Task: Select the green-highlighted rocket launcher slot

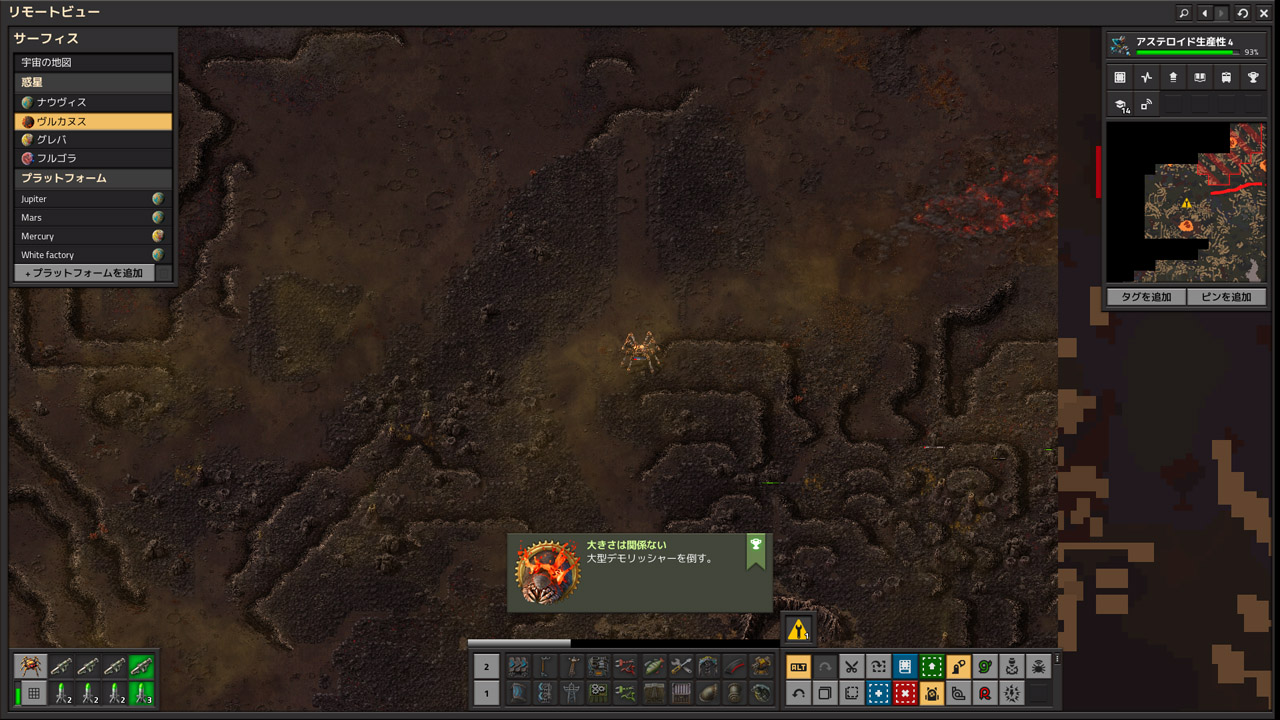Action: (141, 666)
